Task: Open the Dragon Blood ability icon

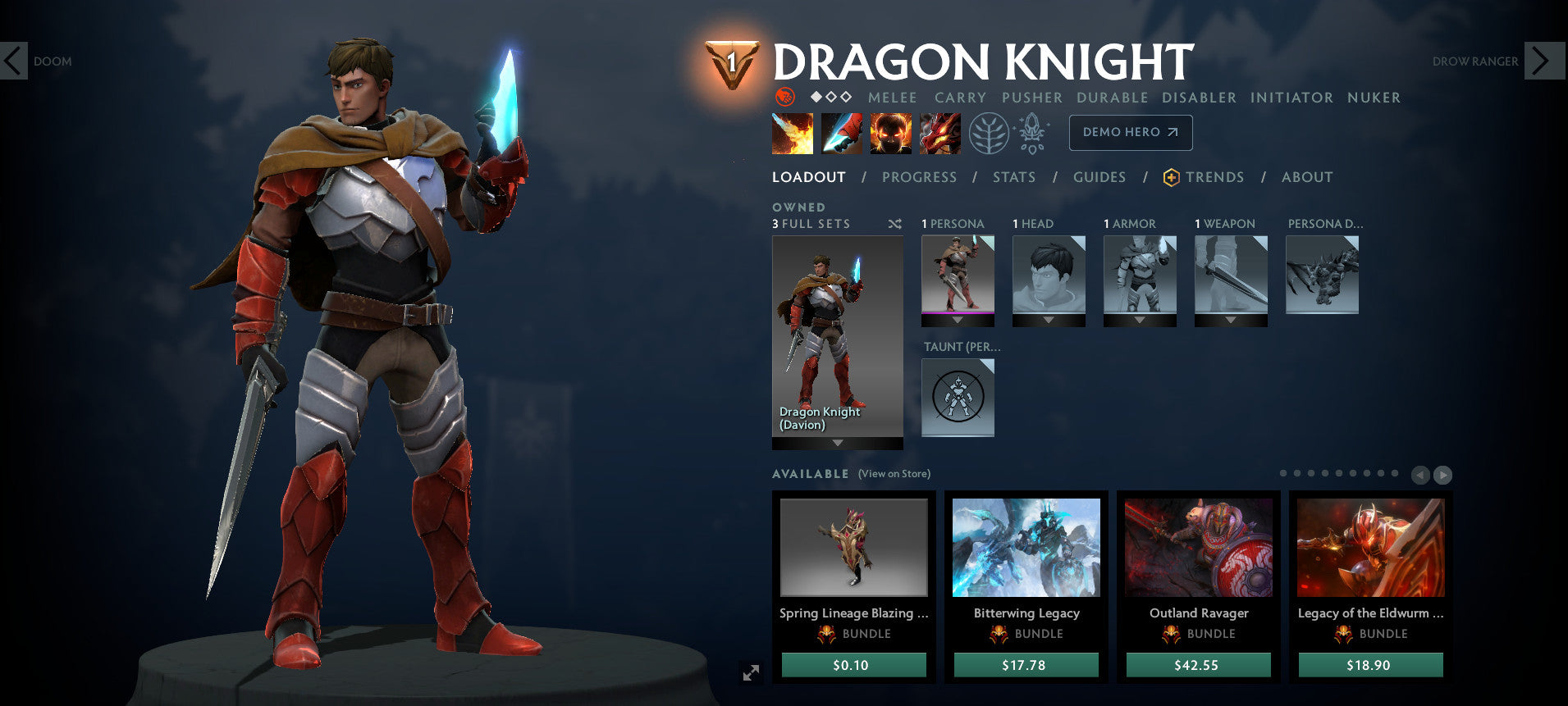Action: tap(892, 132)
